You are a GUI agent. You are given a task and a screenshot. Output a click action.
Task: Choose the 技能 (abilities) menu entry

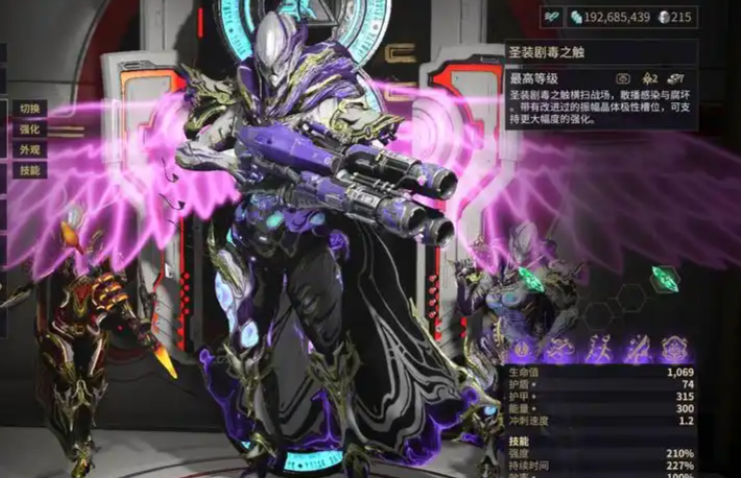coord(29,171)
